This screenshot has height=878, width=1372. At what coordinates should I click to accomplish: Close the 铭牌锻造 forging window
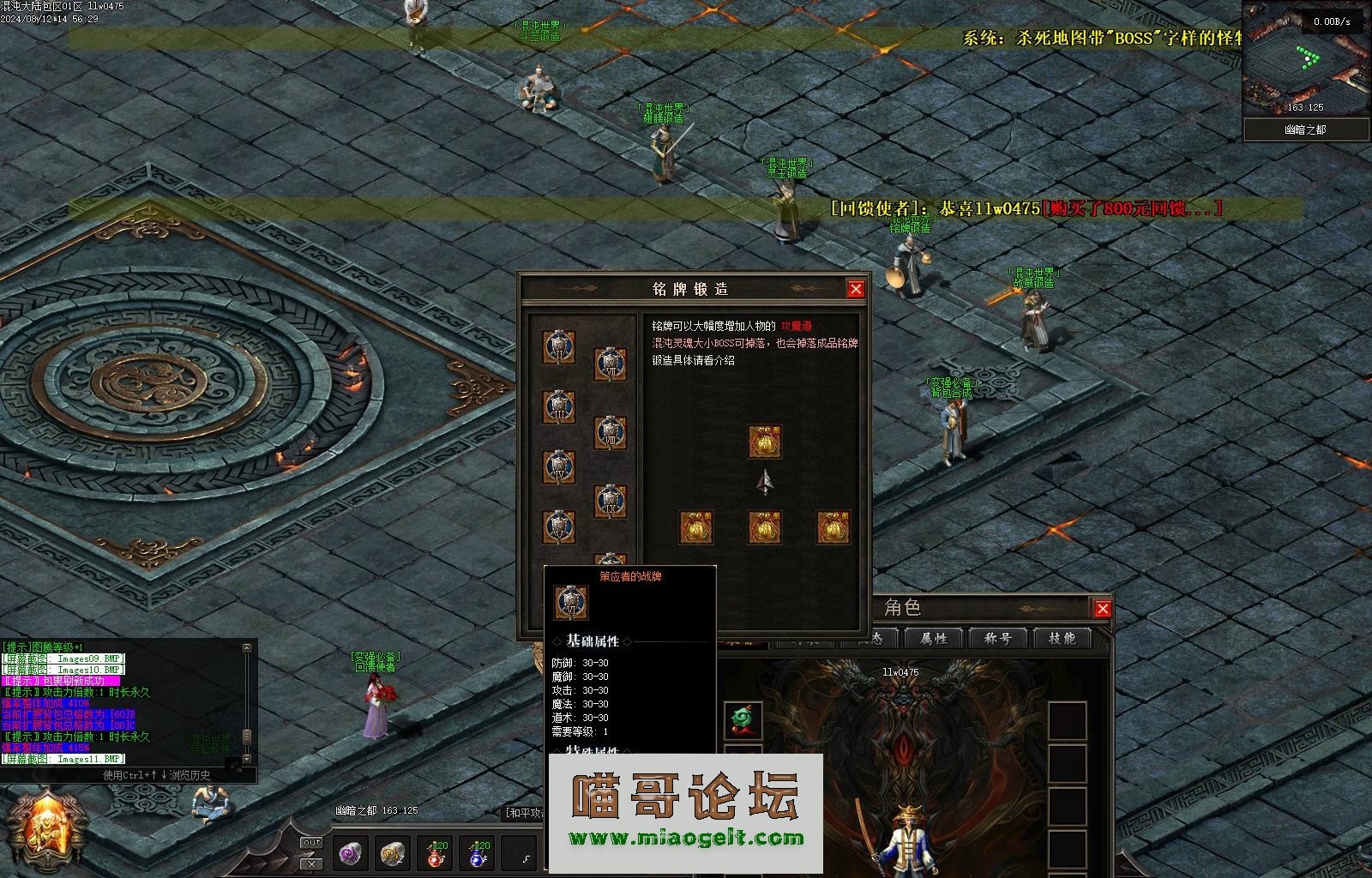[855, 289]
